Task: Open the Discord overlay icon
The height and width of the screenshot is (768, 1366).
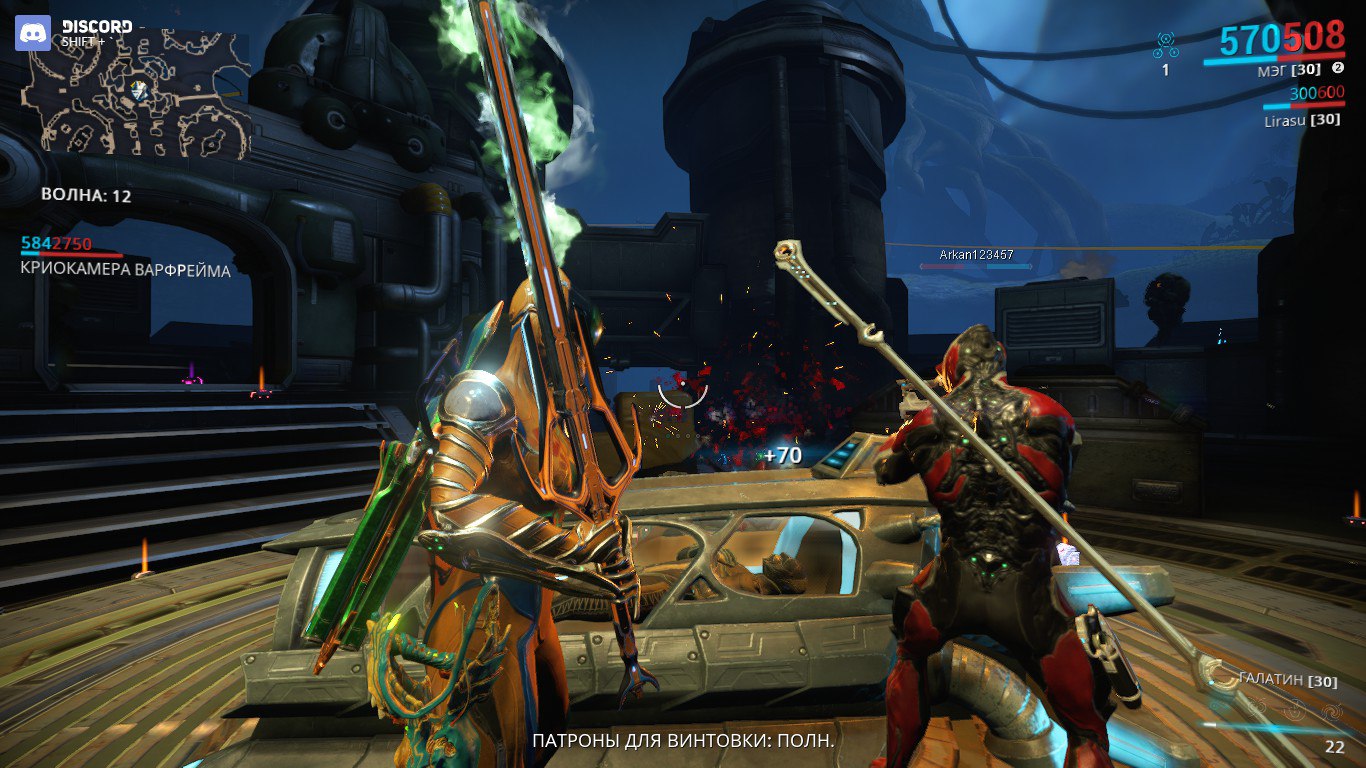Action: 32,33
